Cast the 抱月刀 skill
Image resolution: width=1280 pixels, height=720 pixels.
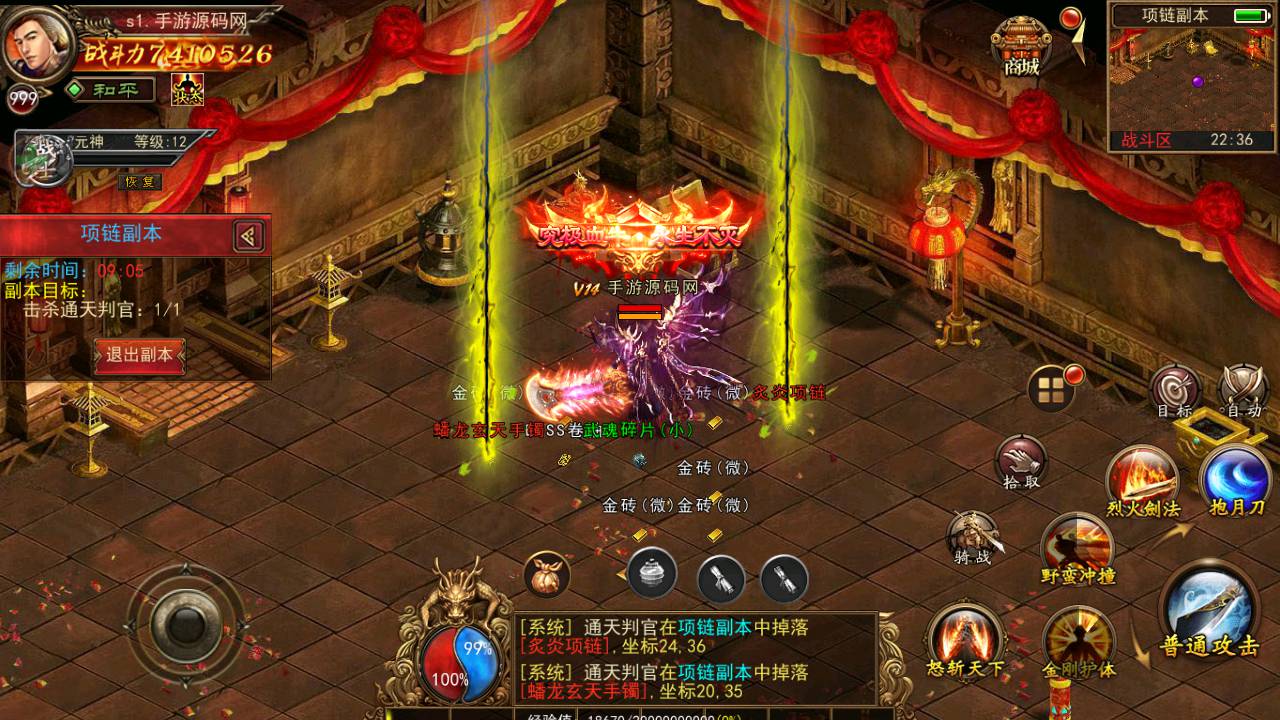click(1237, 482)
